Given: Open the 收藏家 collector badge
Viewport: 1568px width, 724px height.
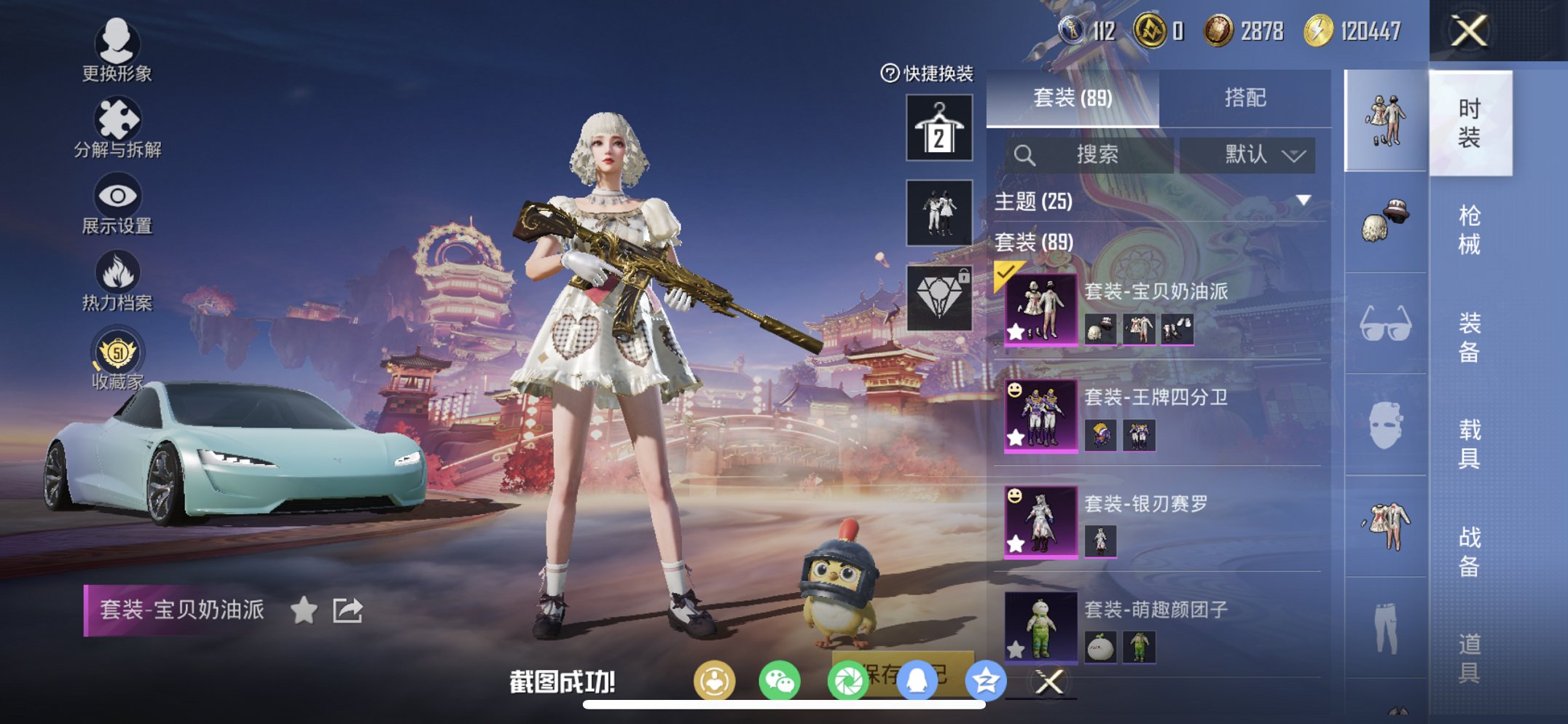Looking at the screenshot, I should 118,357.
